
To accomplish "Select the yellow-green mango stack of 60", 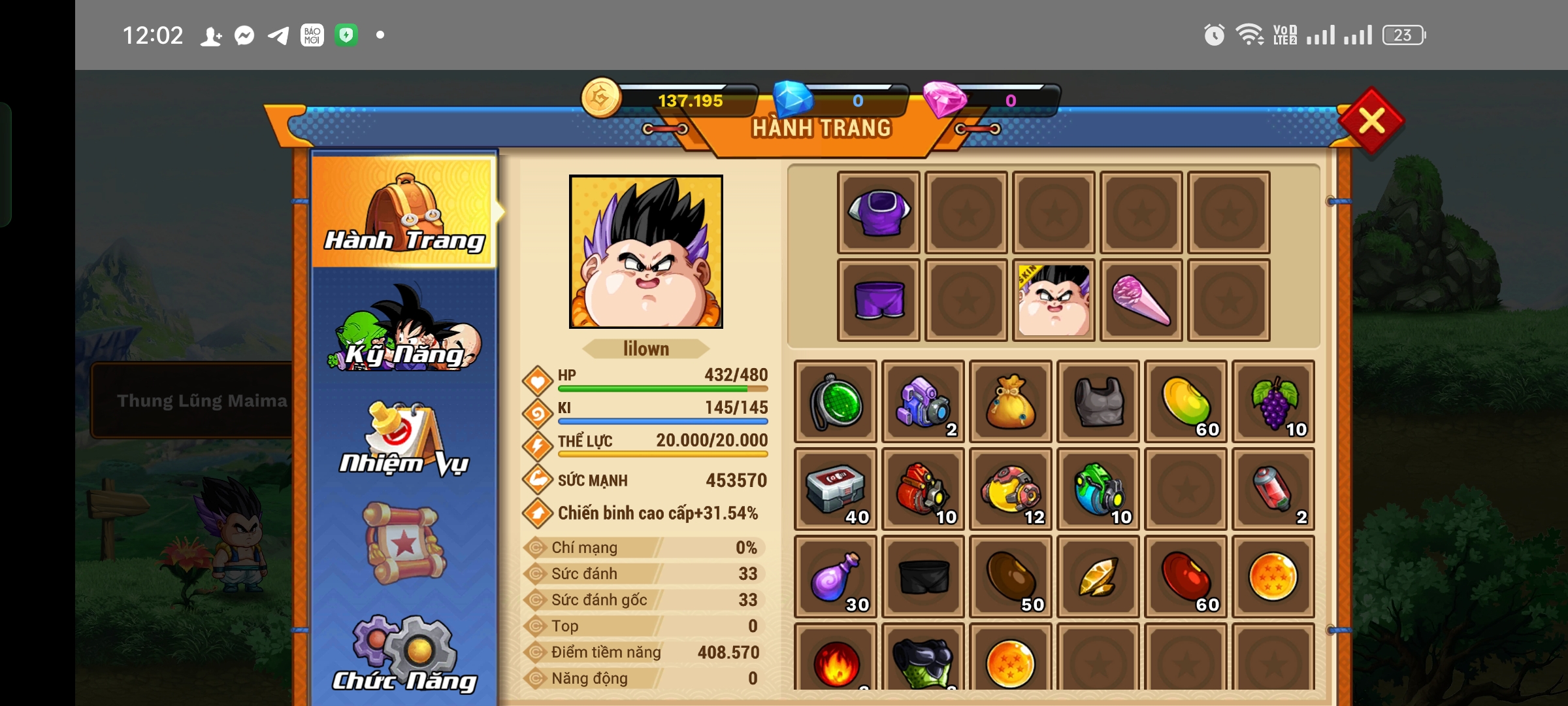I will click(x=1186, y=401).
